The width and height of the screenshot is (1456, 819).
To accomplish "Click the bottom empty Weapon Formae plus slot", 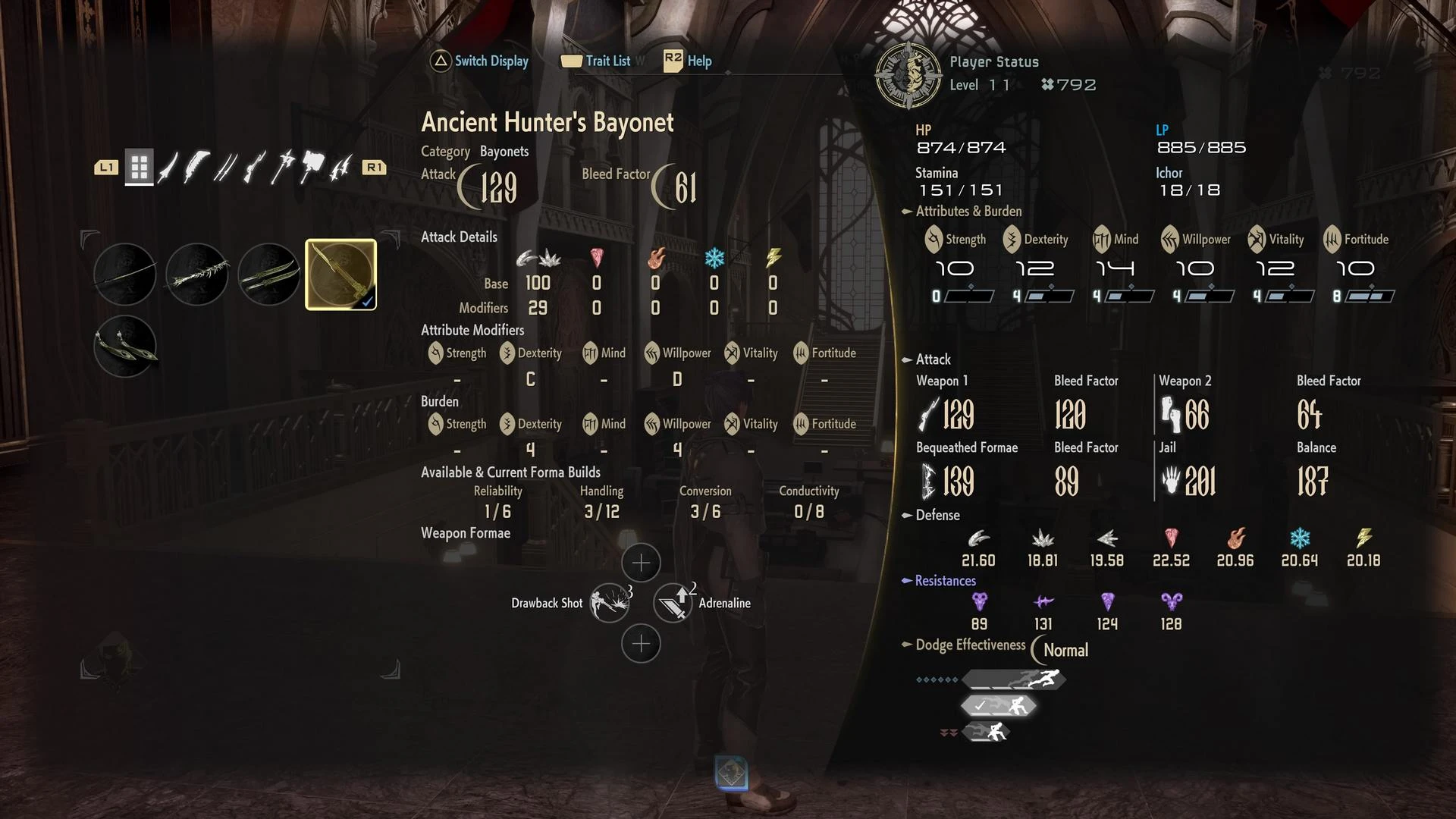I will [x=641, y=643].
